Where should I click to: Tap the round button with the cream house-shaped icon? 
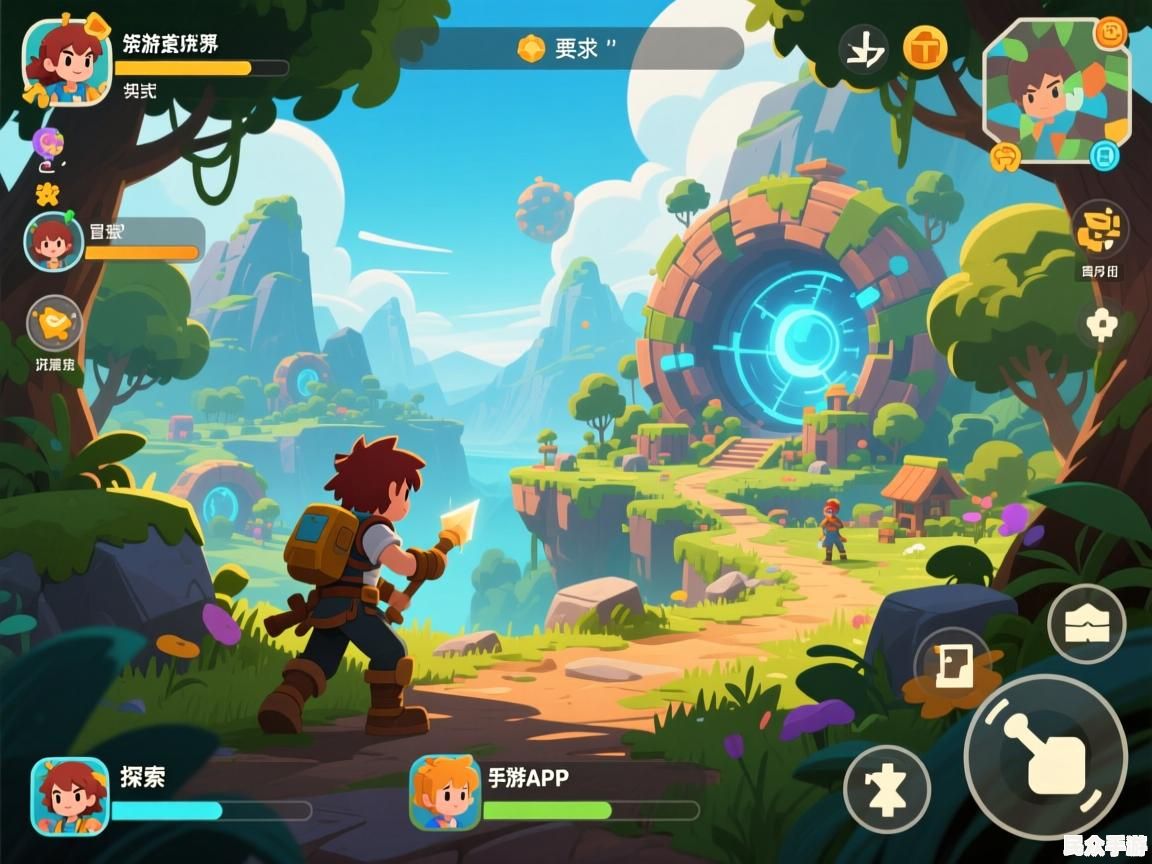pos(1086,624)
